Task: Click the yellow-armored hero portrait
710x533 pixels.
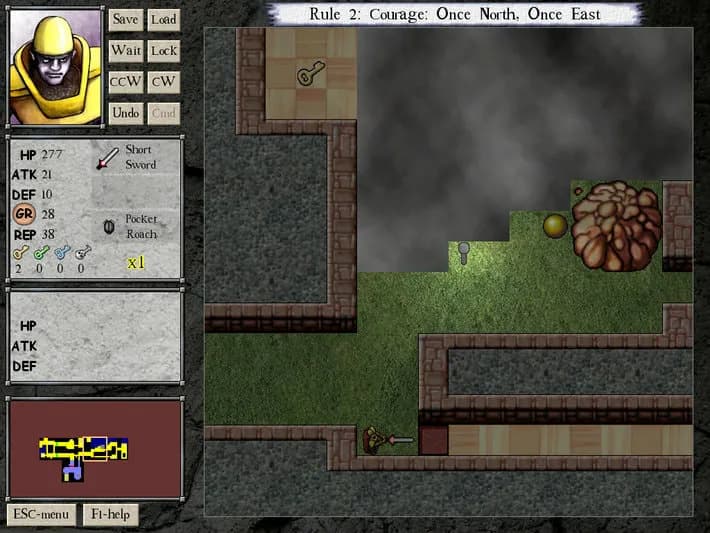Action: coord(56,67)
